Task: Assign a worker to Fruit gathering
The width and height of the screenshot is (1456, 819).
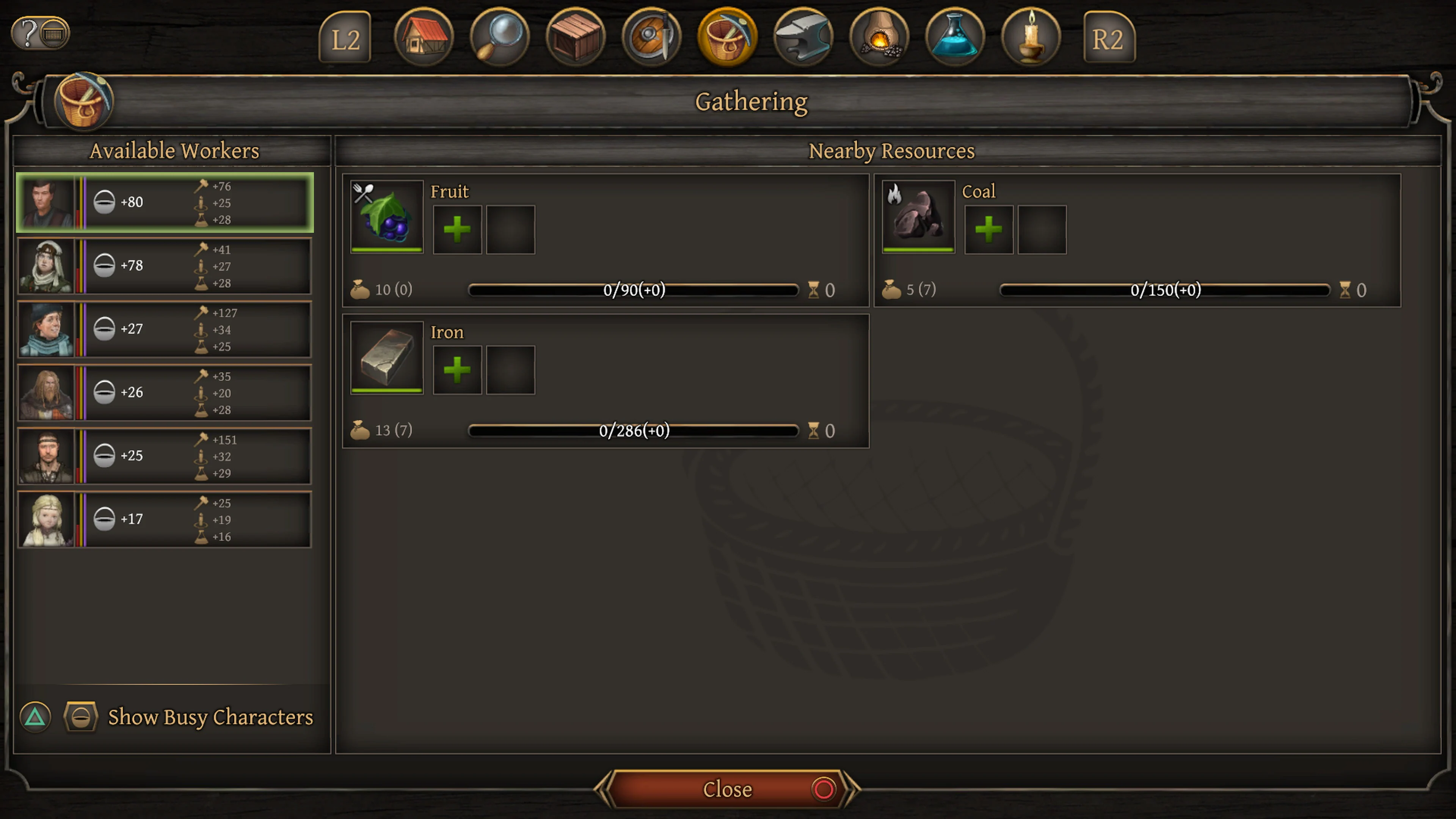Action: point(457,228)
